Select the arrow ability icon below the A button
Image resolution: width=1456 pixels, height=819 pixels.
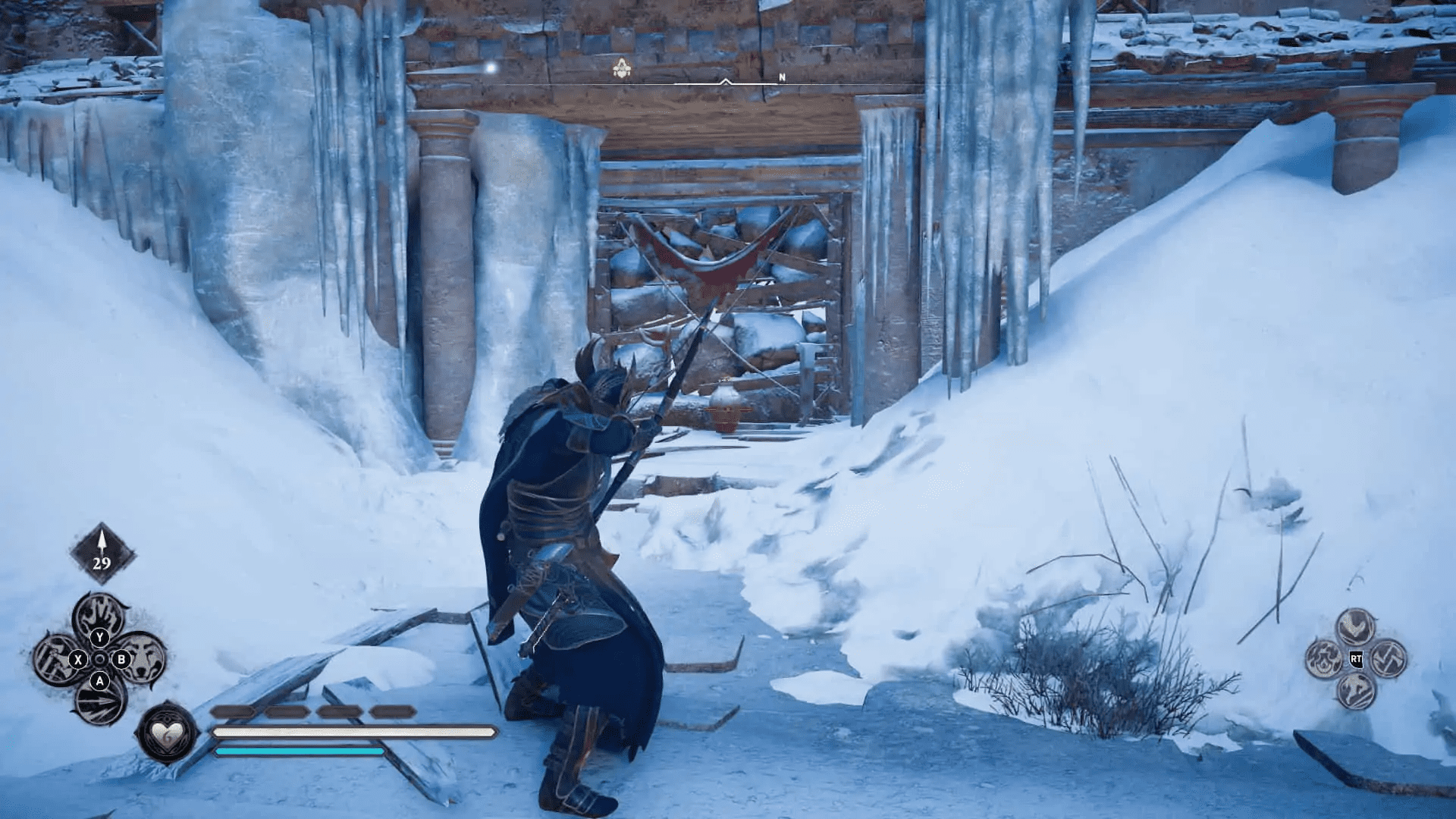[x=99, y=701]
